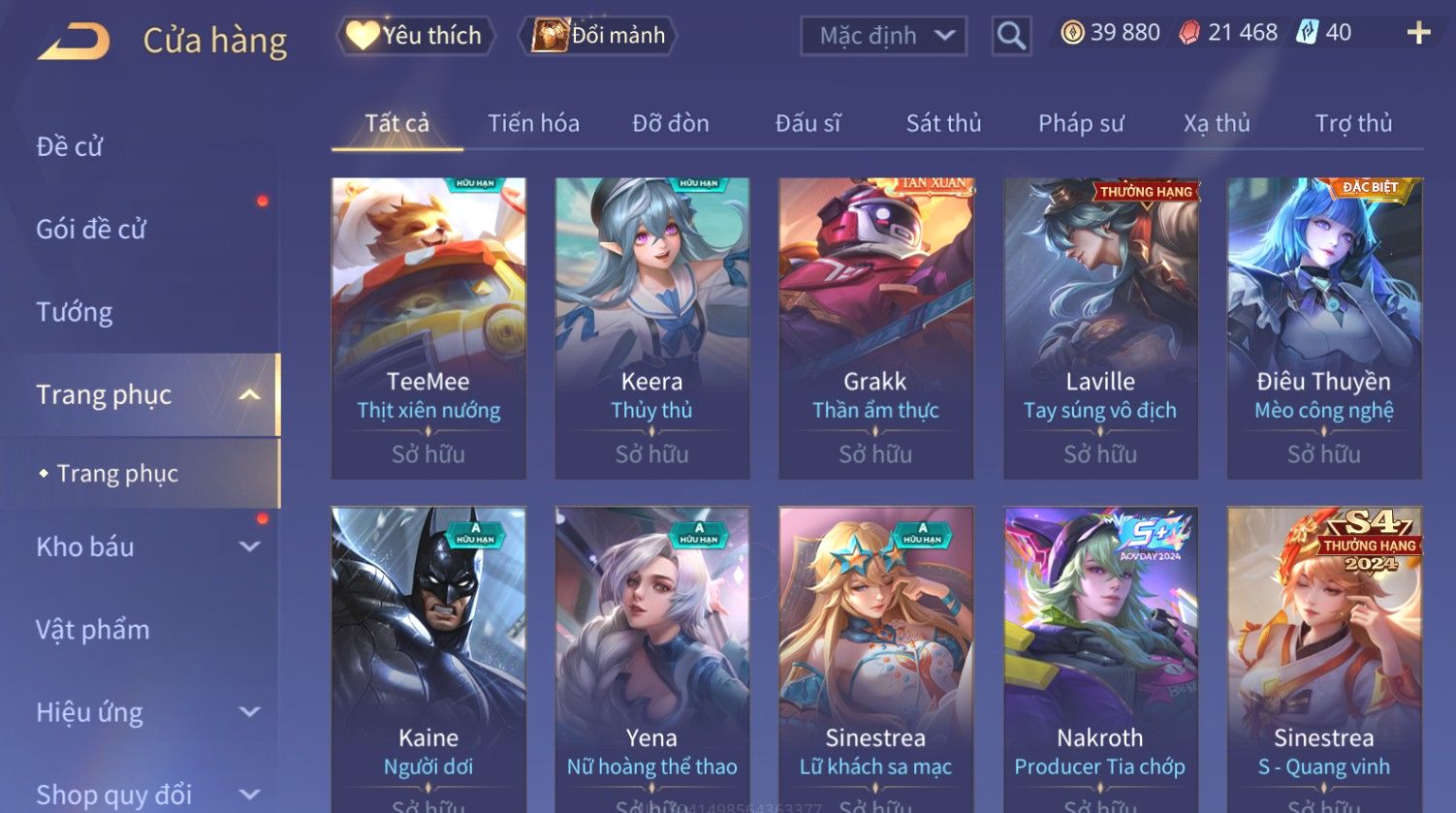Image resolution: width=1456 pixels, height=813 pixels.
Task: Switch to the Pháp sư tab
Action: tap(1081, 123)
